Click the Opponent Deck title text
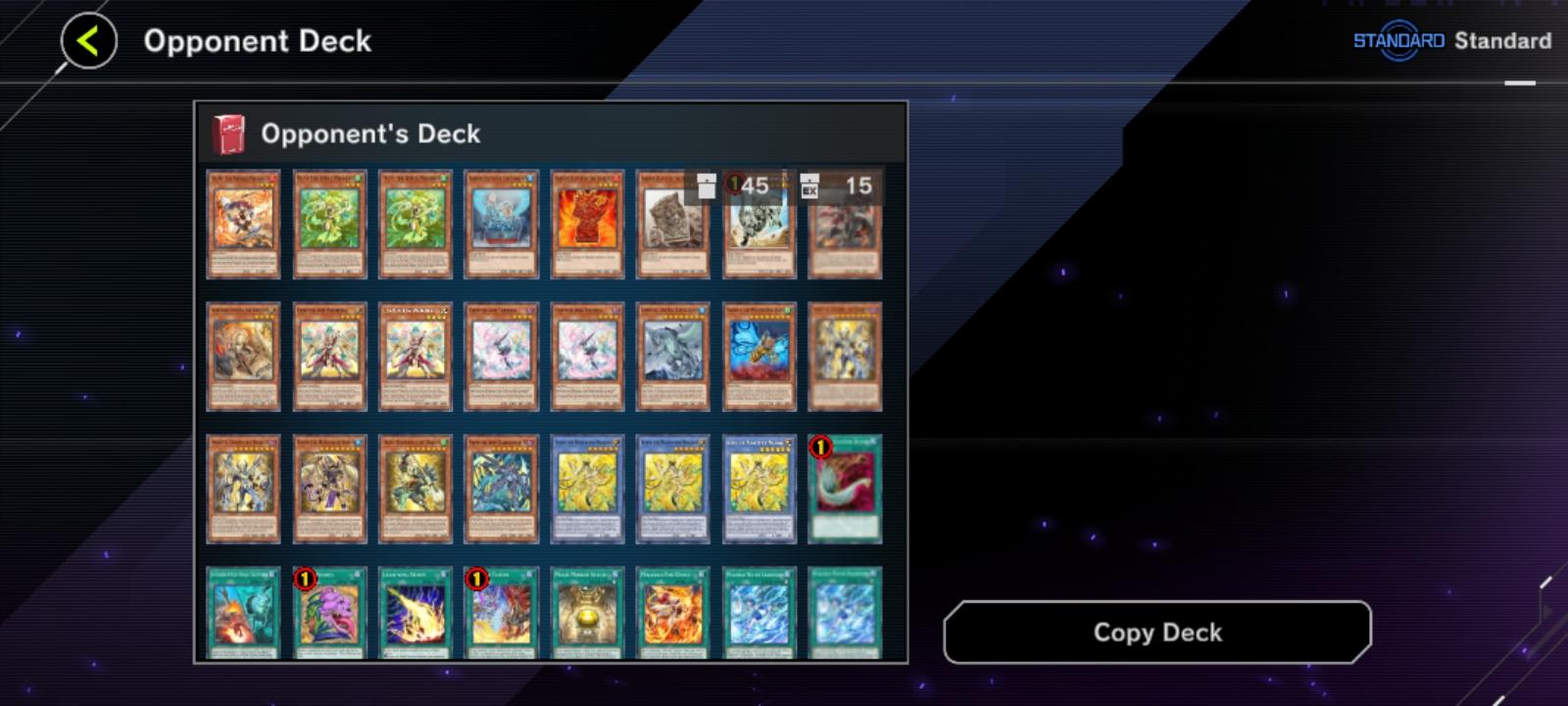Viewport: 1568px width, 706px height. [259, 40]
